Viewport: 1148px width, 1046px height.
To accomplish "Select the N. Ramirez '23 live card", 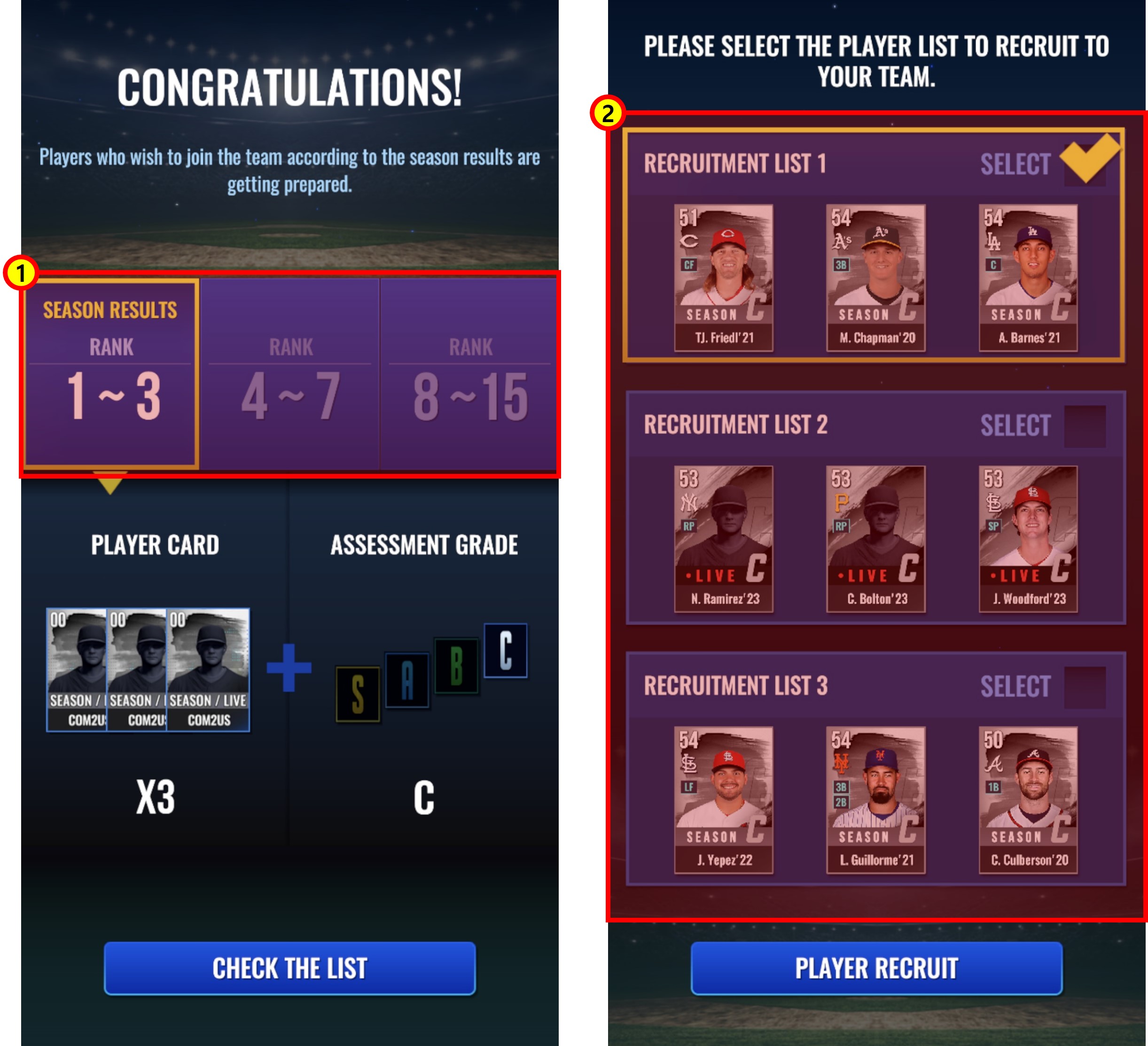I will point(723,539).
